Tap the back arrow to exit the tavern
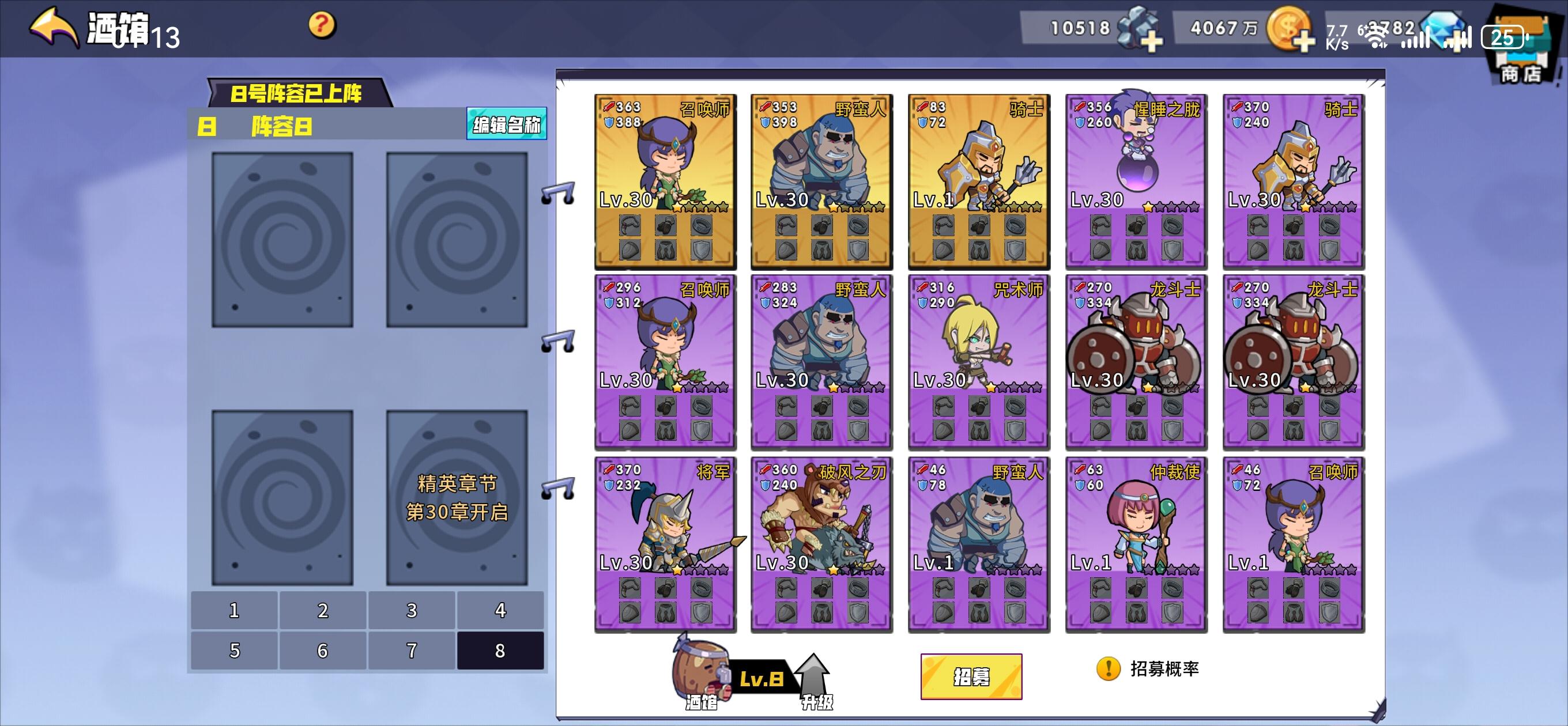The width and height of the screenshot is (1568, 726). 52,27
